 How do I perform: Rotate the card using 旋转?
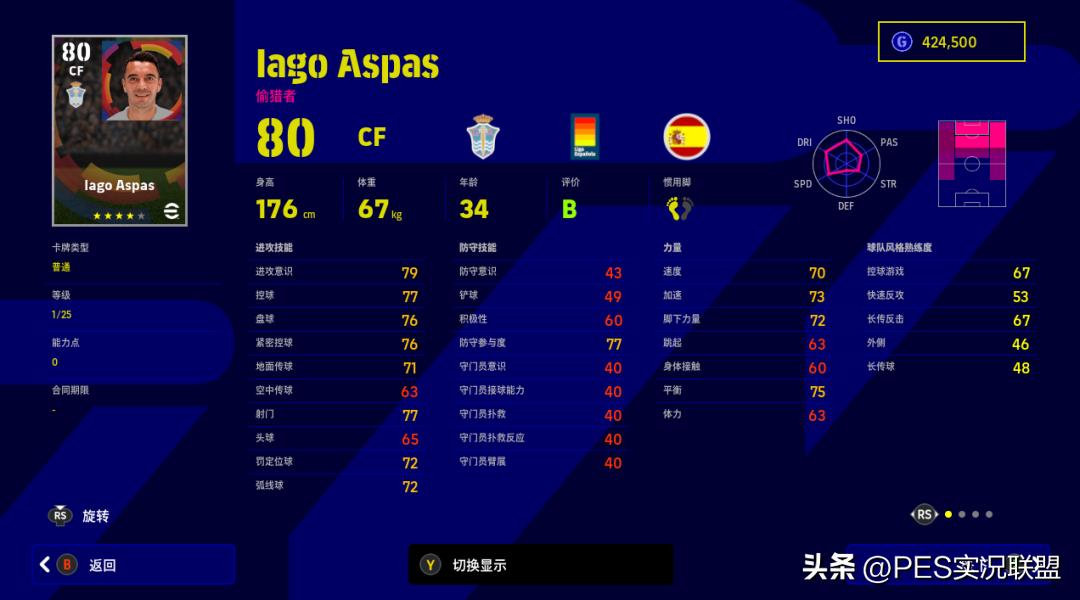[x=80, y=516]
